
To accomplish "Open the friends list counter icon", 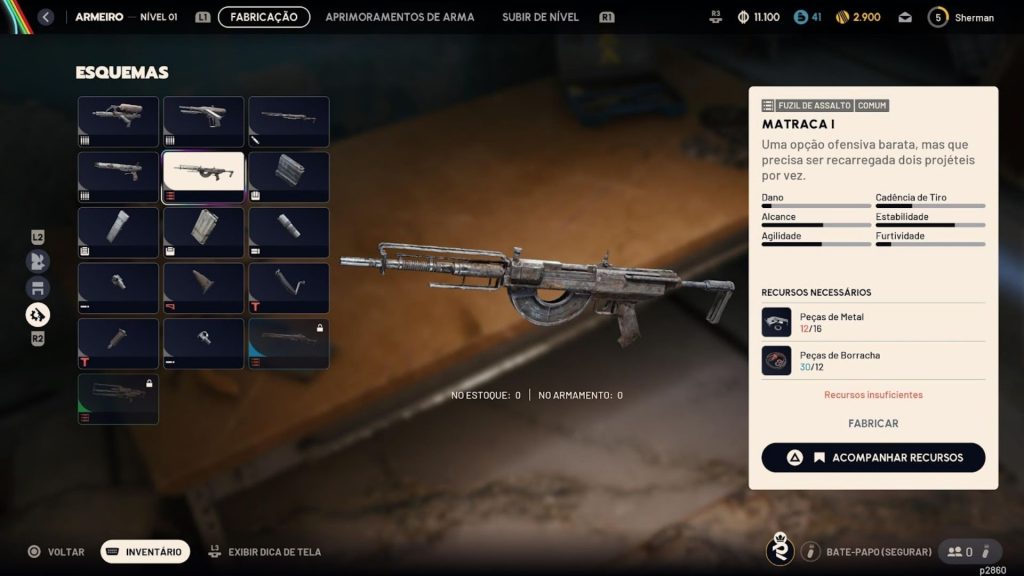I will [960, 552].
